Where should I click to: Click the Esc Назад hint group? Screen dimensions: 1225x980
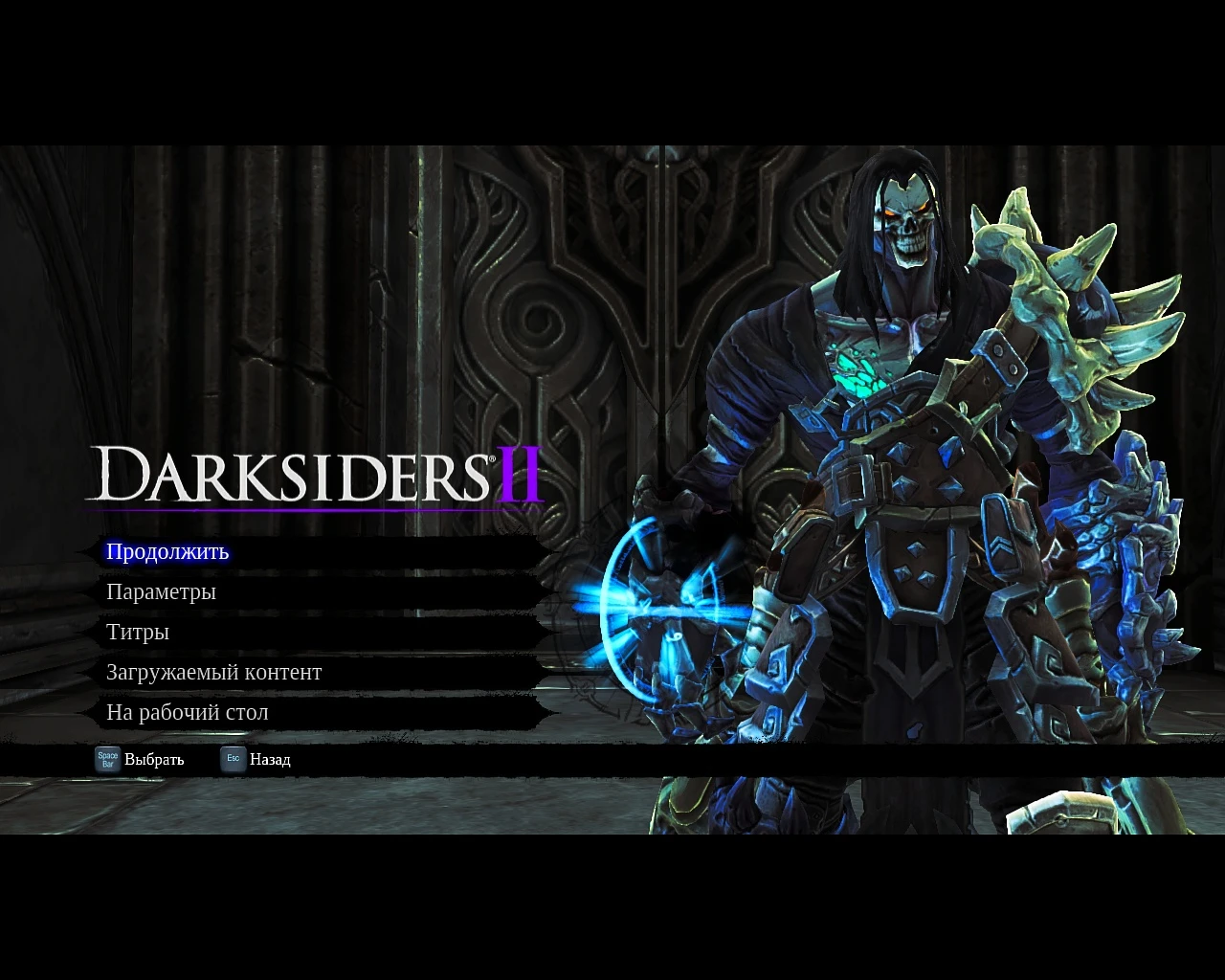click(256, 759)
